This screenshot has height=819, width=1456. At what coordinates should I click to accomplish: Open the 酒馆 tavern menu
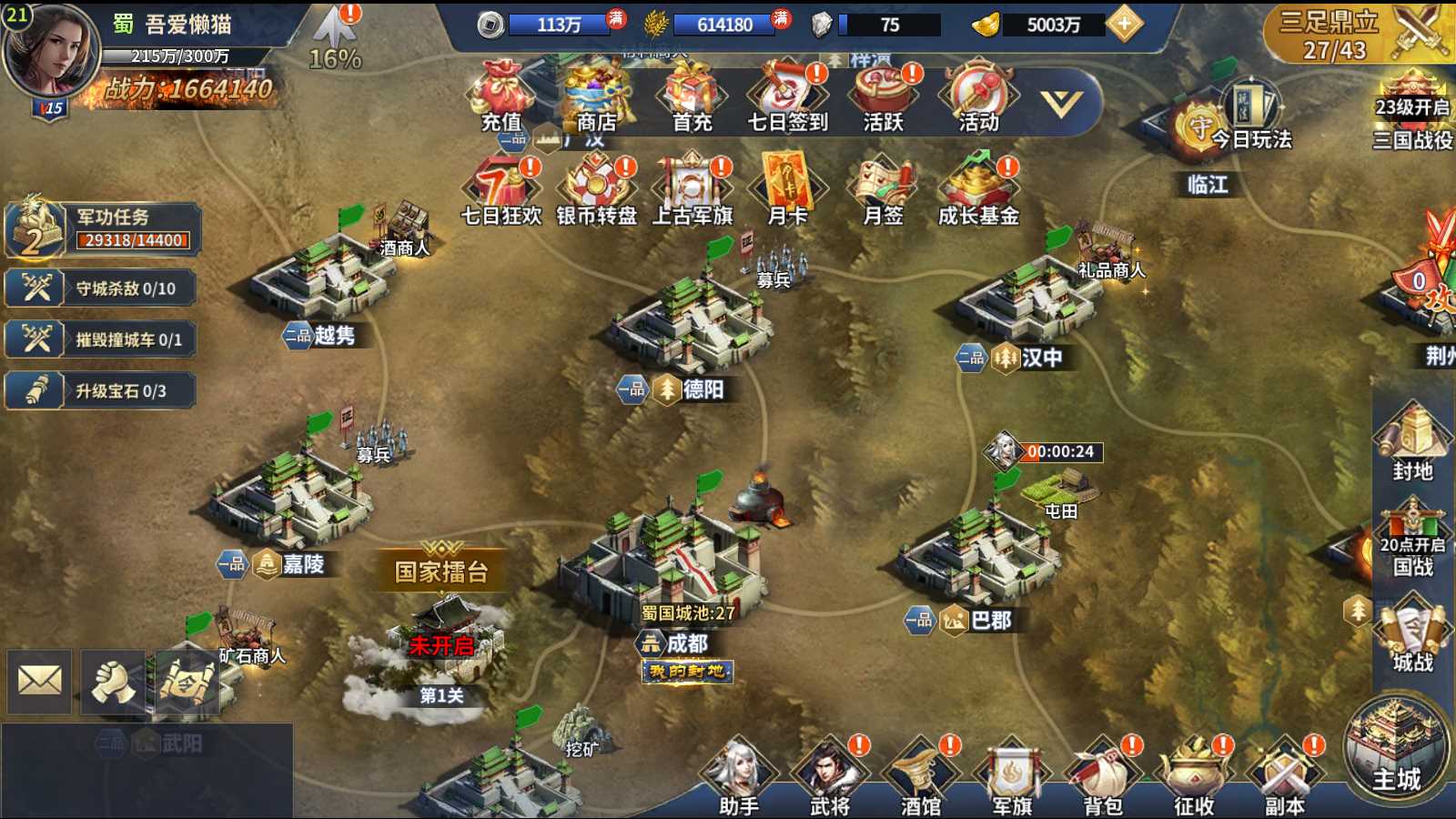(x=920, y=778)
